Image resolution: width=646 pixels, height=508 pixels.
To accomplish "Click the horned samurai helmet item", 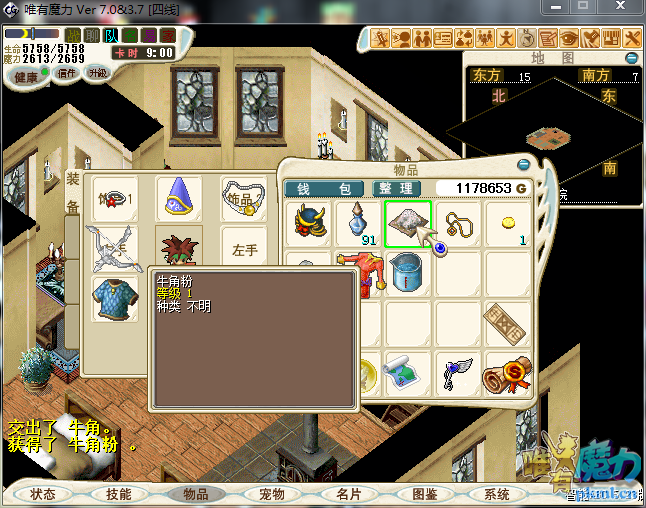I will pyautogui.click(x=311, y=223).
